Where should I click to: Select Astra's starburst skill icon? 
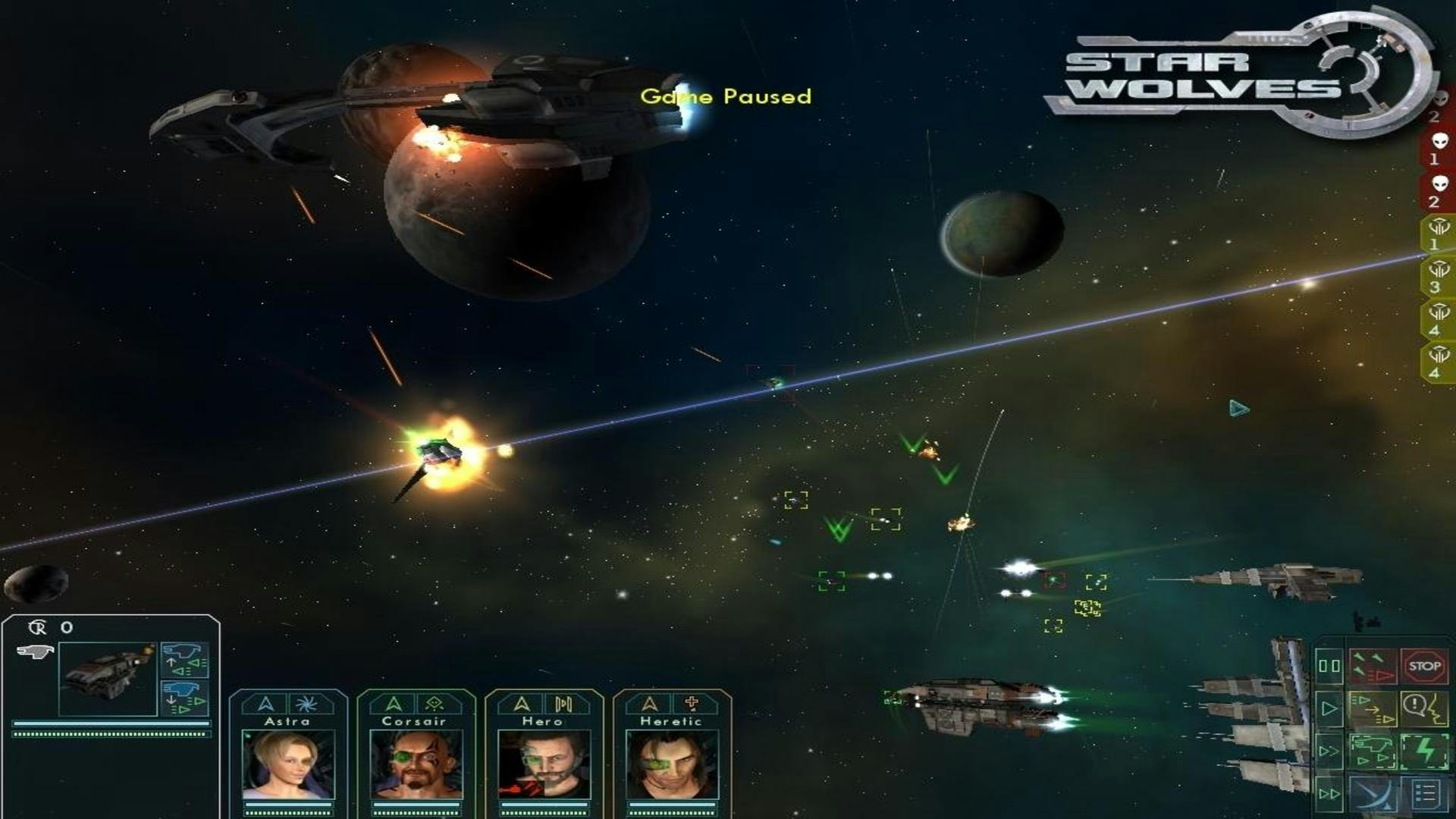(306, 702)
